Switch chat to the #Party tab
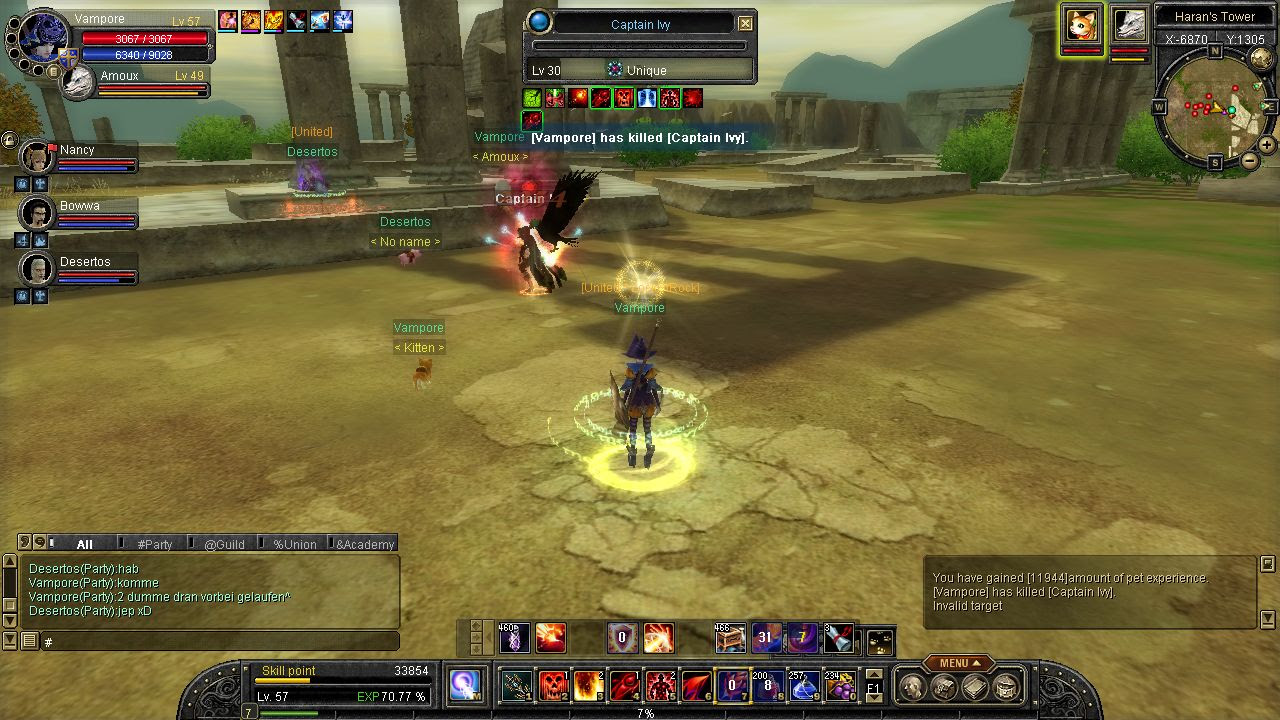Image resolution: width=1280 pixels, height=720 pixels. click(x=155, y=544)
